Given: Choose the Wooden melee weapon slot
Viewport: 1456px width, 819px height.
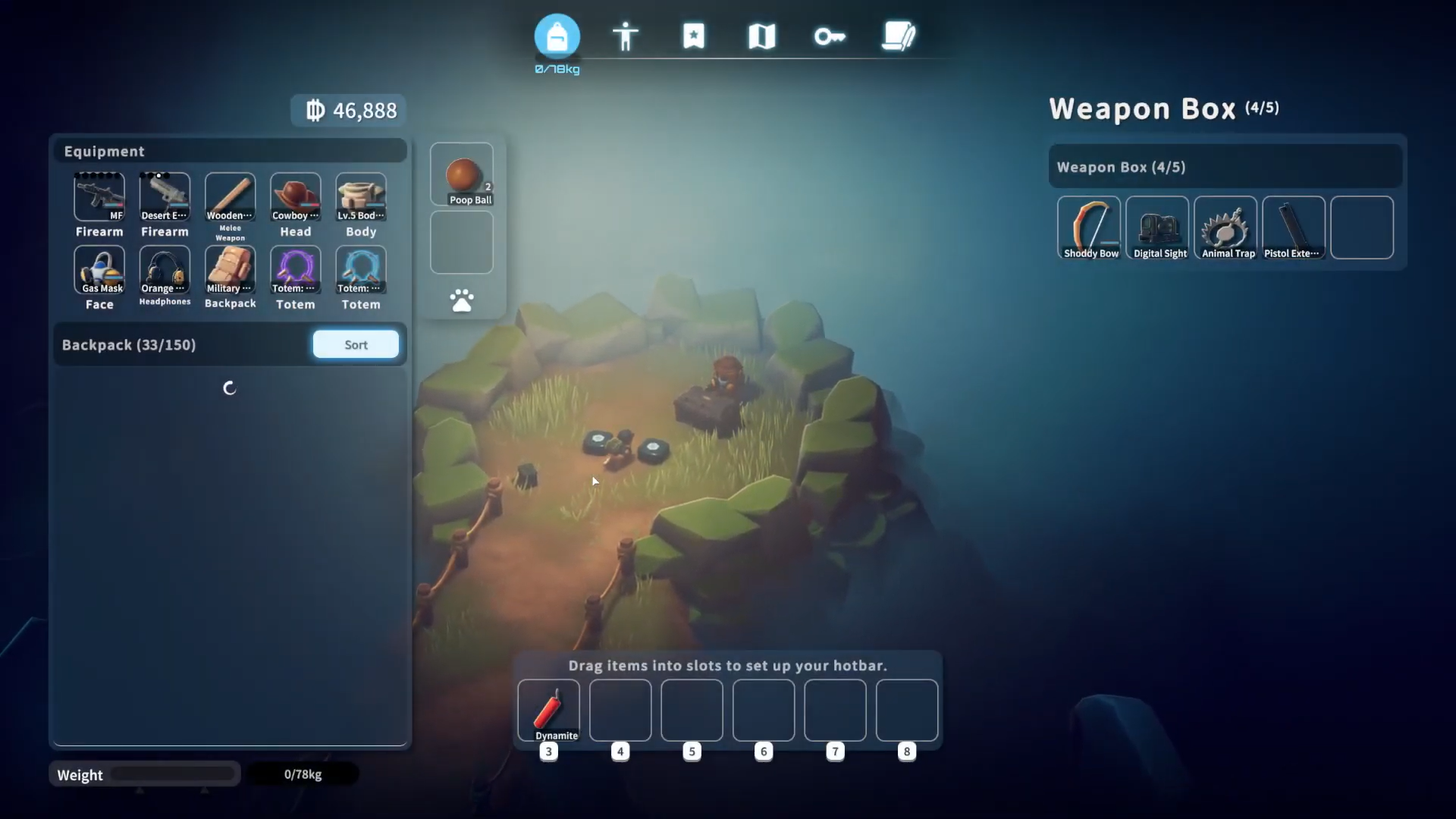Looking at the screenshot, I should point(231,196).
